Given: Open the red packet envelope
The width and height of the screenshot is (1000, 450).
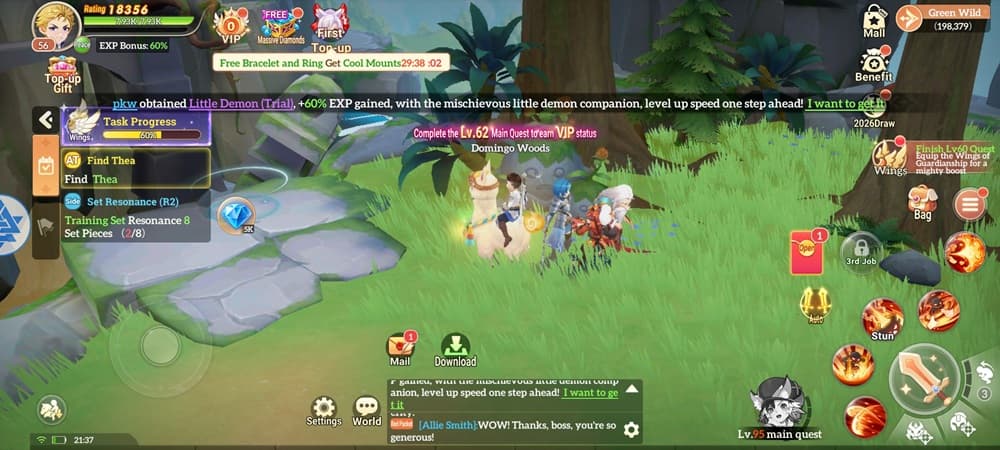Looking at the screenshot, I should pyautogui.click(x=806, y=250).
